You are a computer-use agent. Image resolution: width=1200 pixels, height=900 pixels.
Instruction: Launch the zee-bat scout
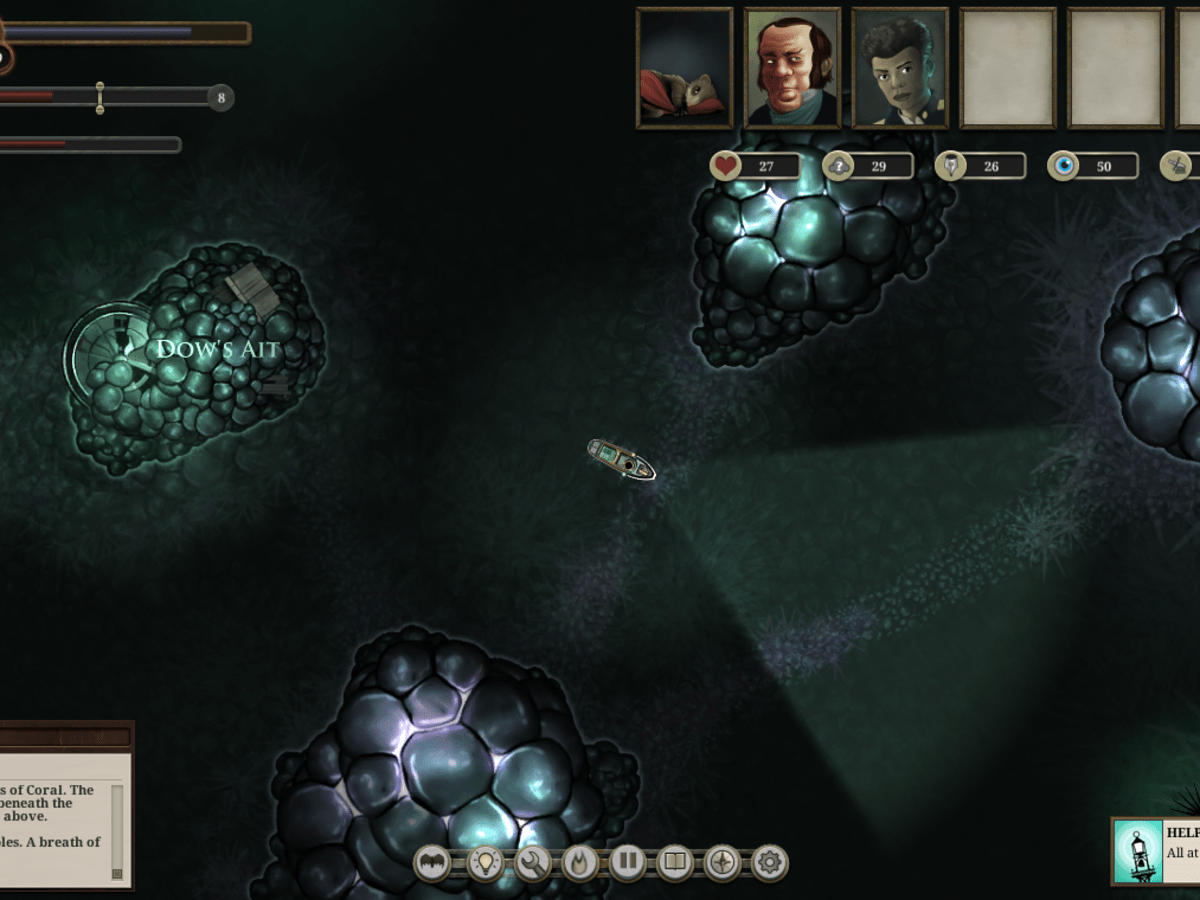point(433,862)
